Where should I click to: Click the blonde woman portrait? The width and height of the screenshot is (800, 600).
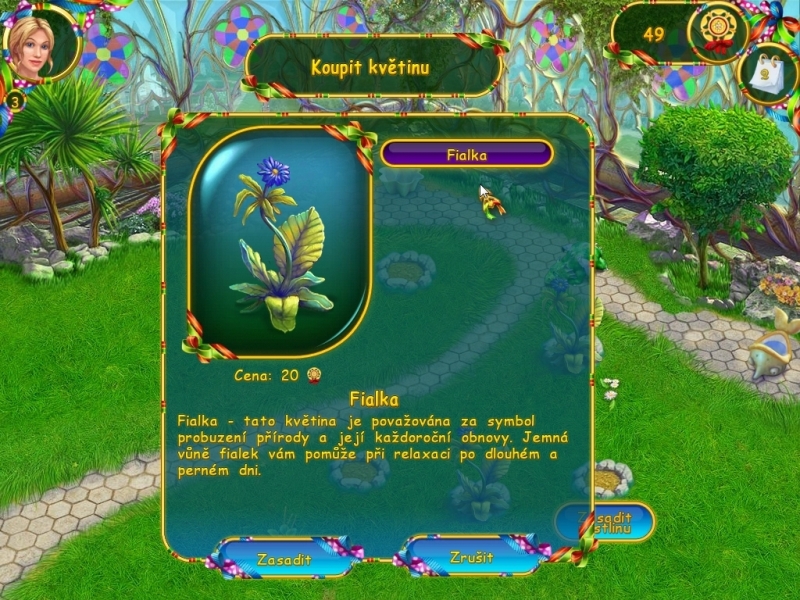38,44
